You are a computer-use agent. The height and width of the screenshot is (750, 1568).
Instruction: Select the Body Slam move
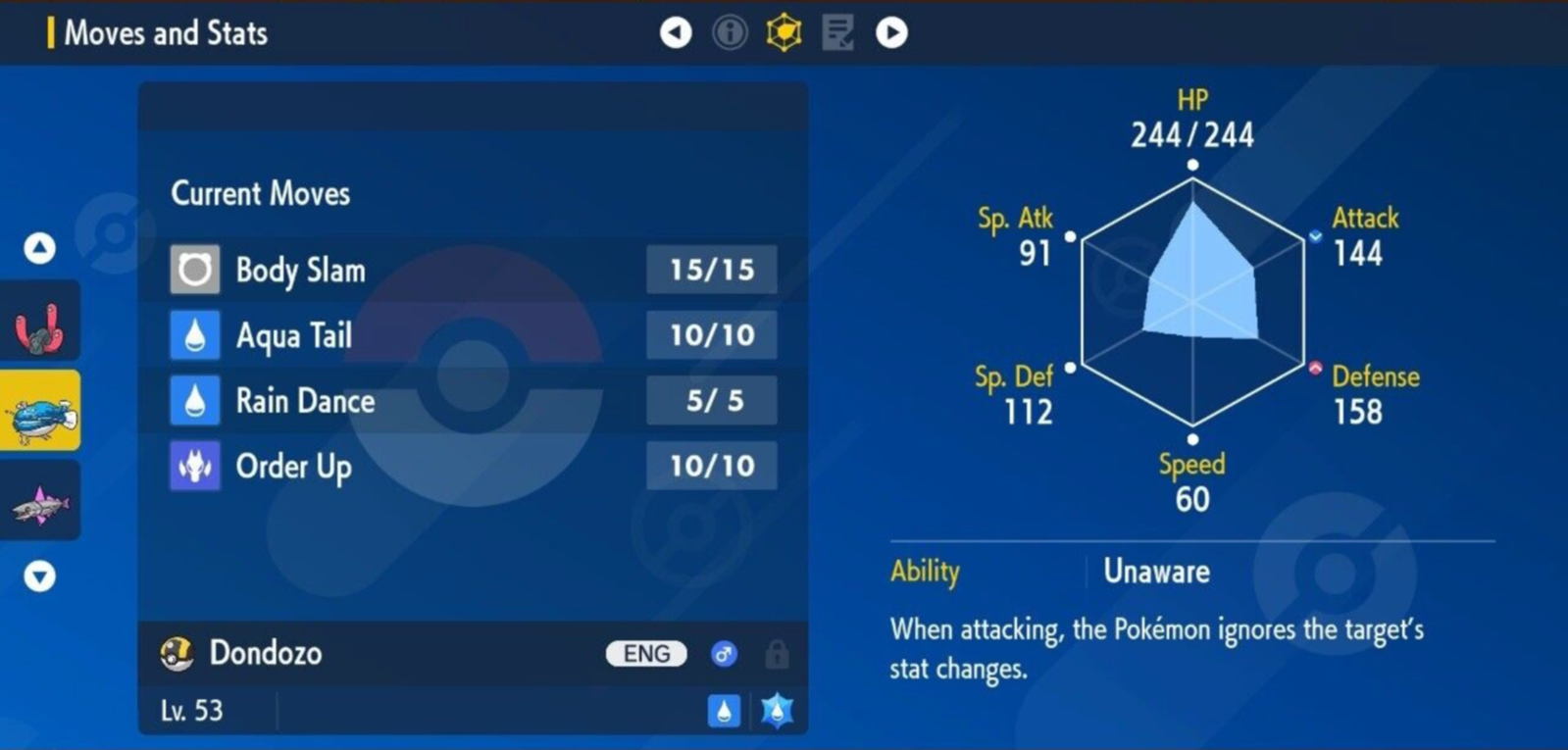[x=473, y=270]
